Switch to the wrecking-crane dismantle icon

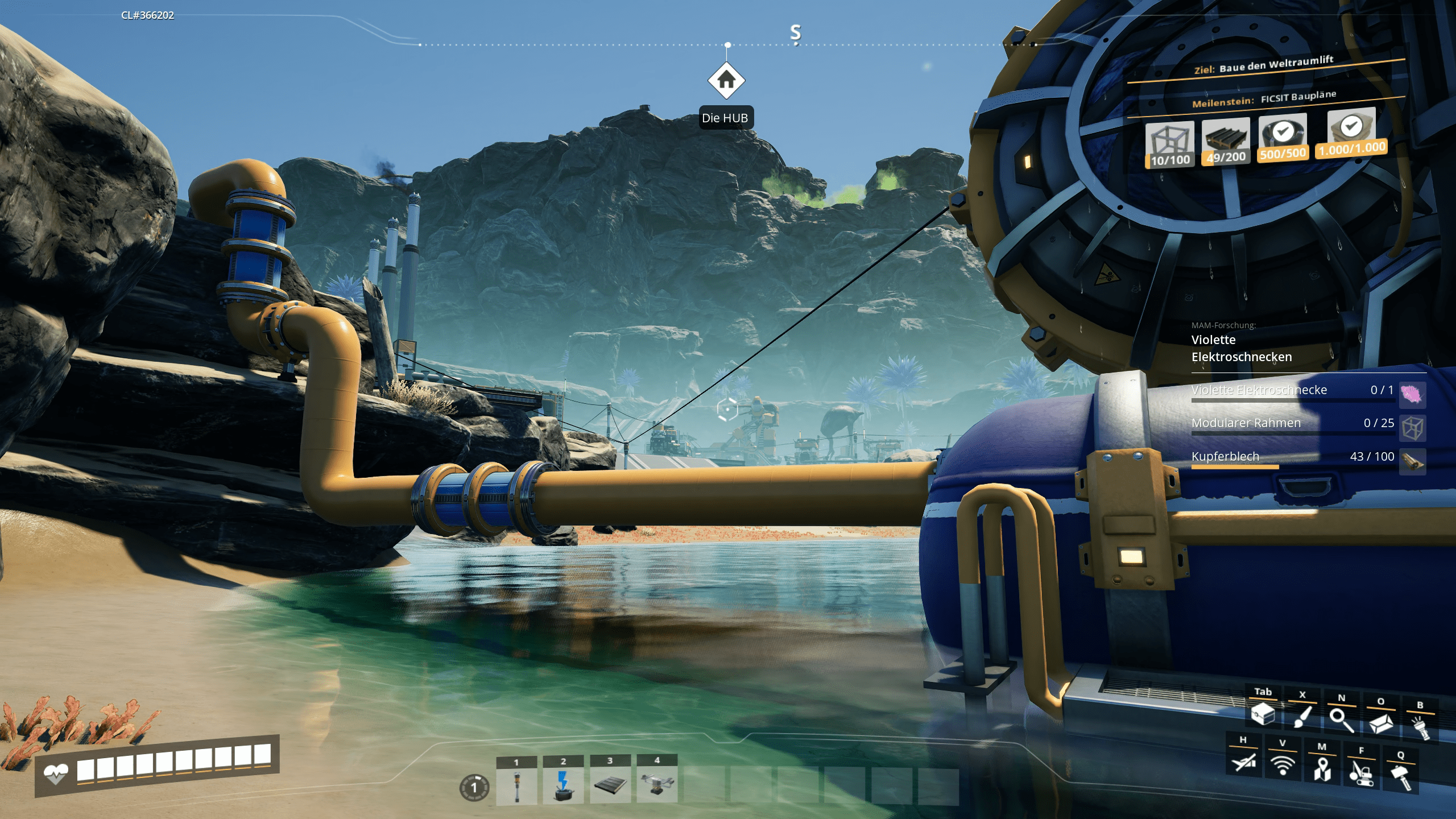click(1361, 772)
